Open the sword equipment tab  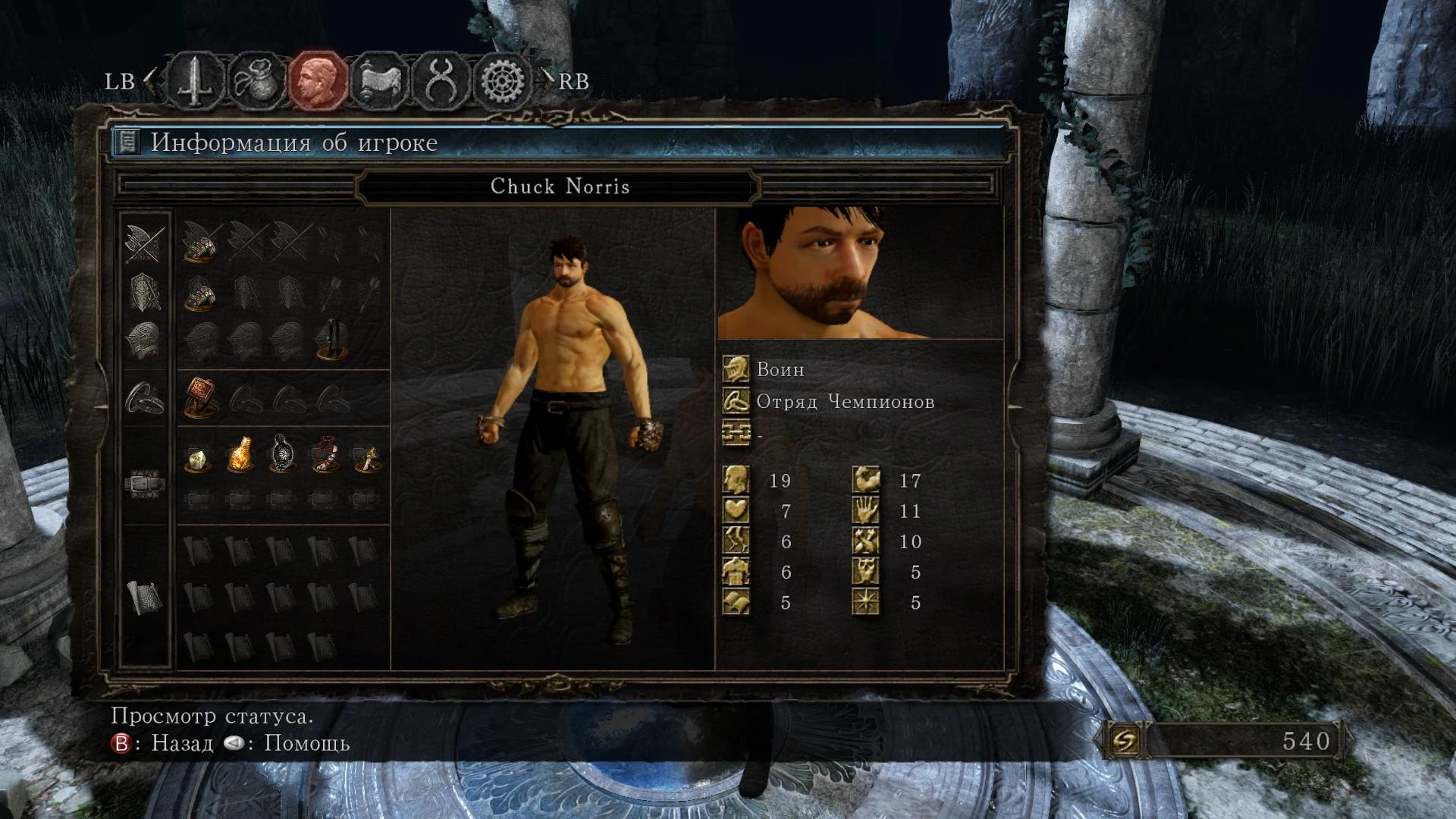(x=195, y=80)
